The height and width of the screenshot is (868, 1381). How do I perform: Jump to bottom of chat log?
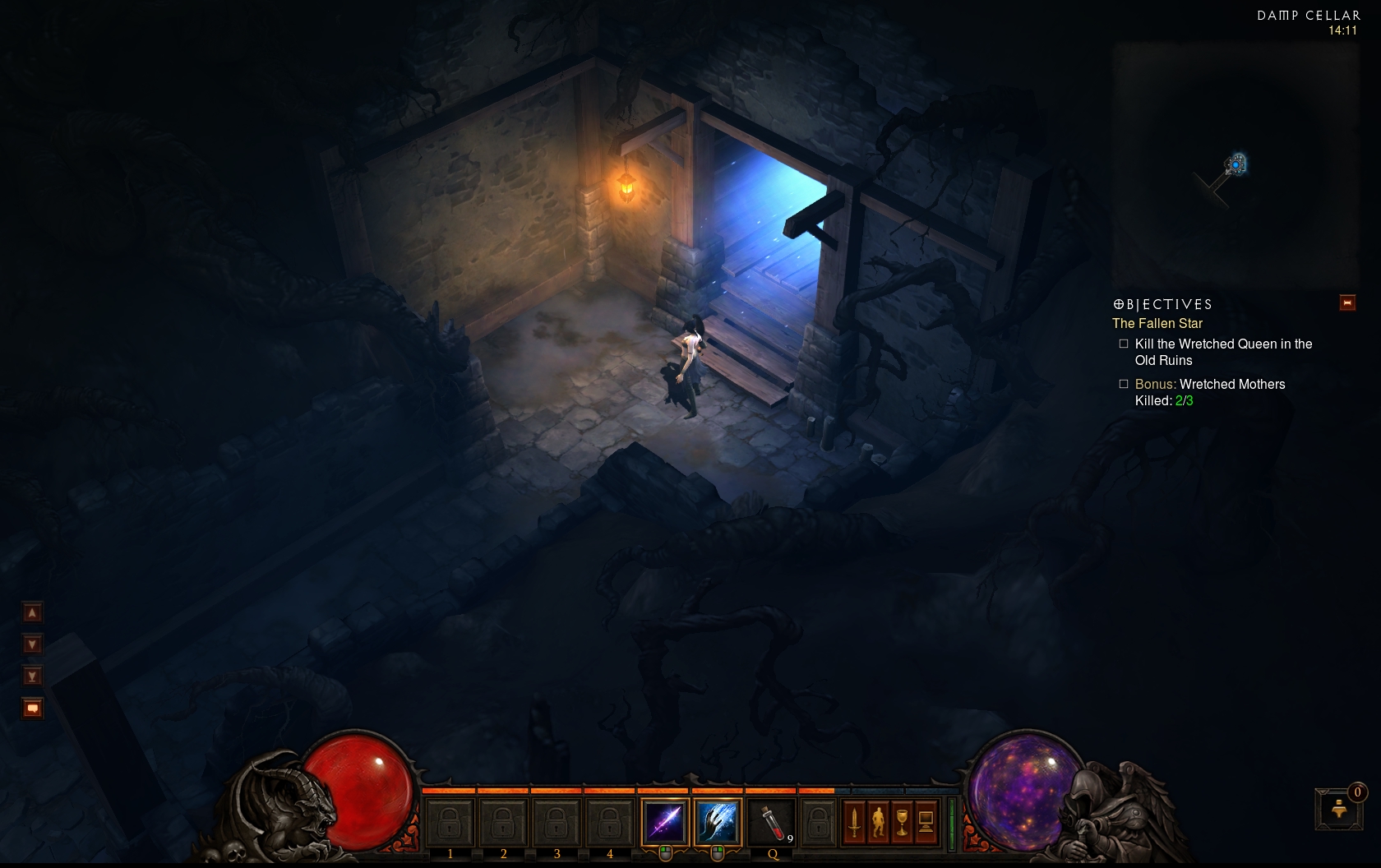click(32, 676)
